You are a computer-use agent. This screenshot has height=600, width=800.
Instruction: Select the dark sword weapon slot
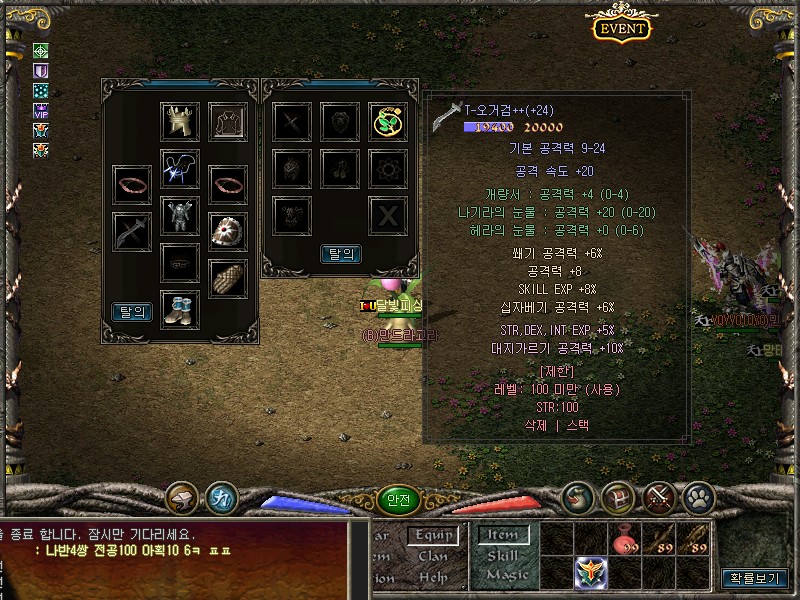(132, 231)
